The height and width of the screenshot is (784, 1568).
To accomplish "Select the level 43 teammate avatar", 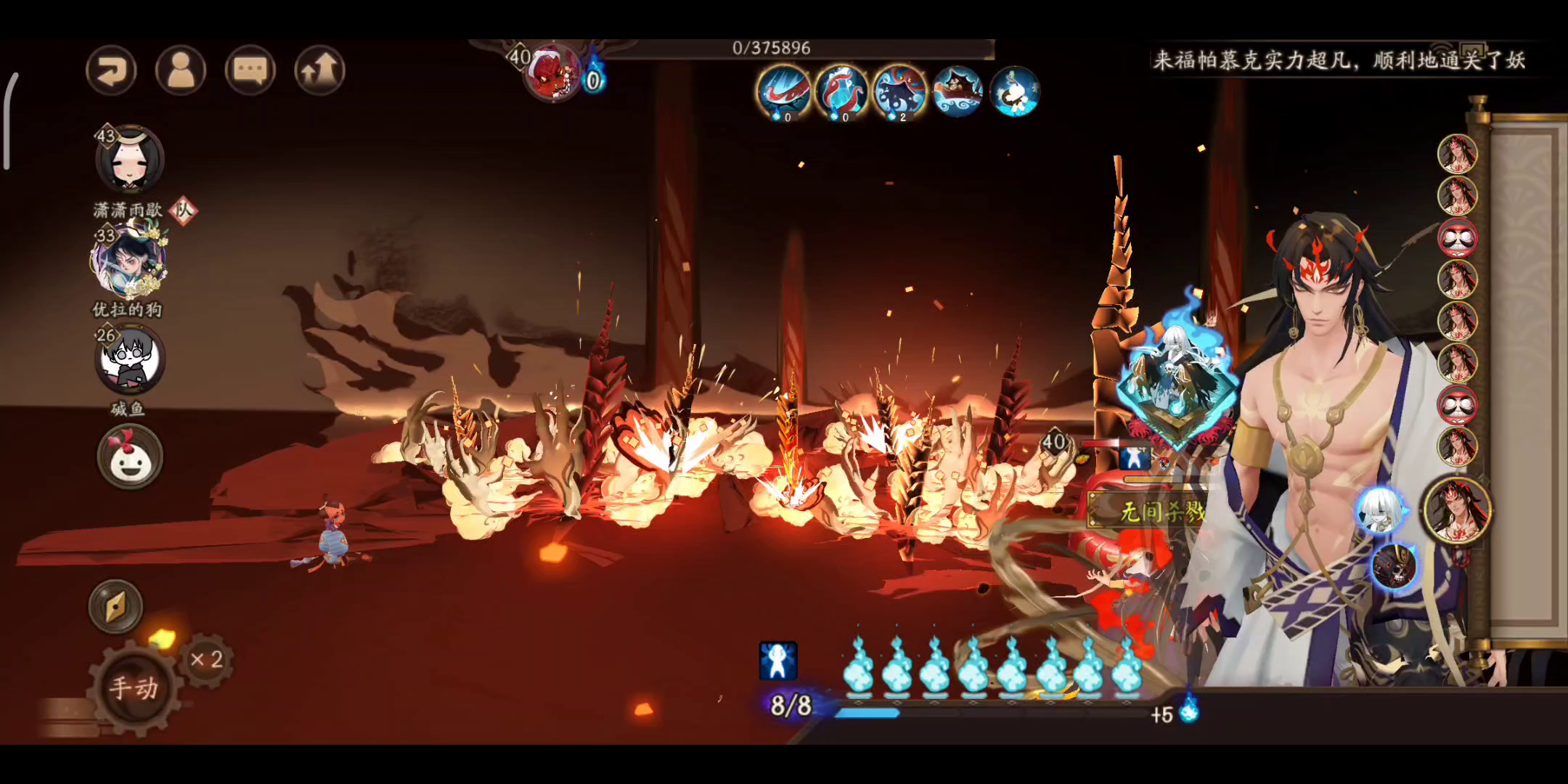I will tap(131, 160).
